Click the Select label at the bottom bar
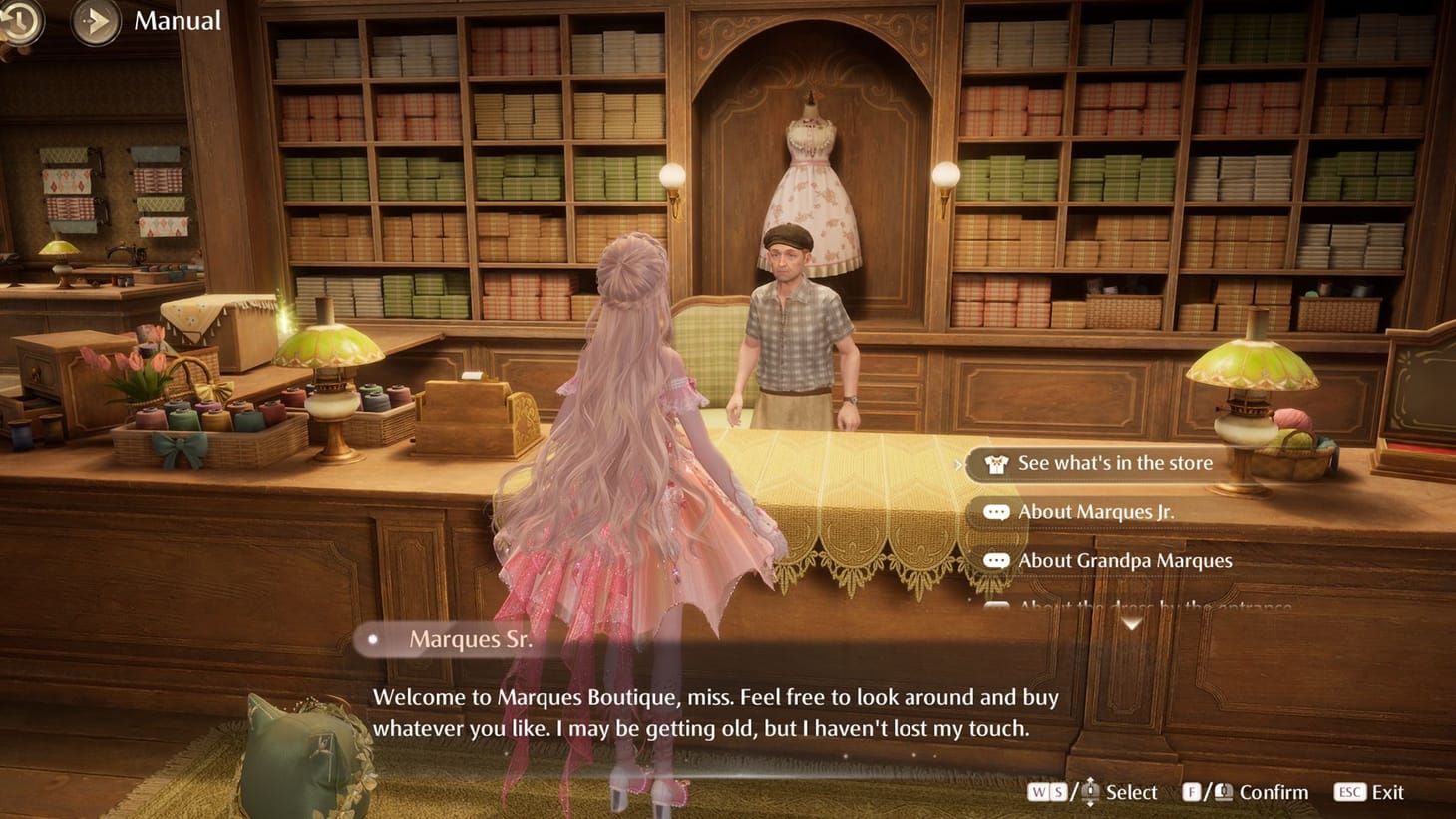Viewport: 1456px width, 819px height. (1130, 792)
